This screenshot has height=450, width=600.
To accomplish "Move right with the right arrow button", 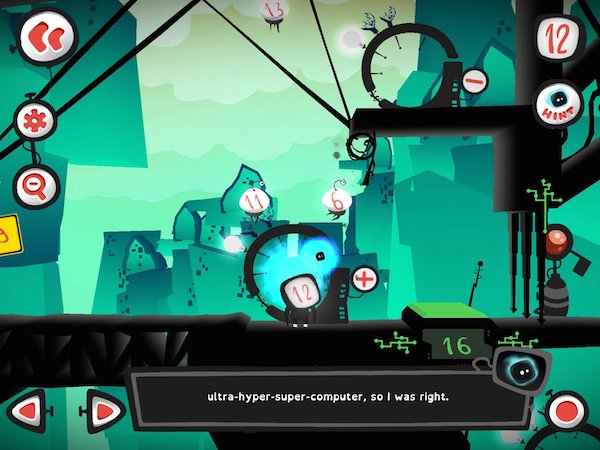I will click(101, 410).
